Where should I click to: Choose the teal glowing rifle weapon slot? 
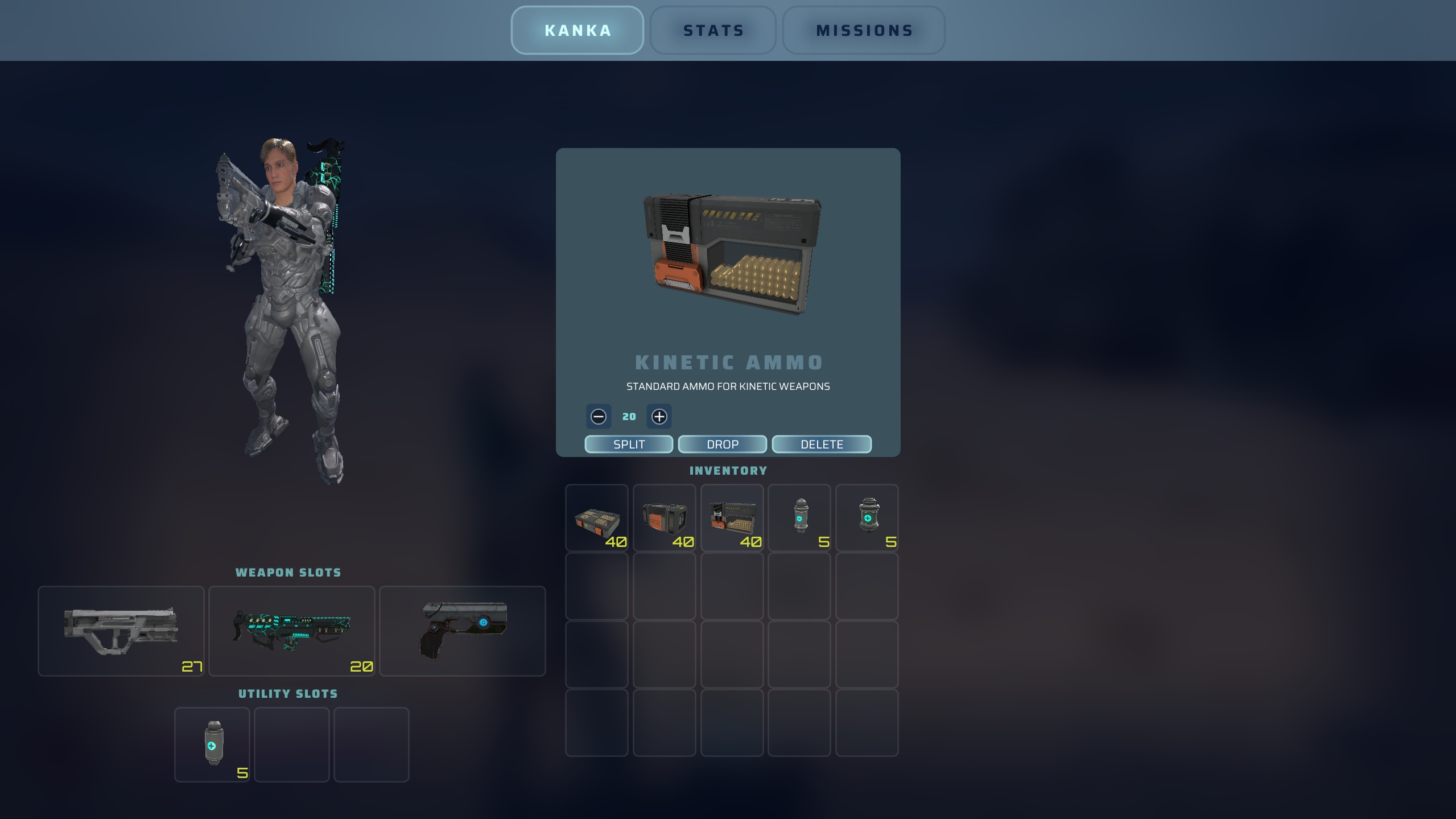pos(292,631)
